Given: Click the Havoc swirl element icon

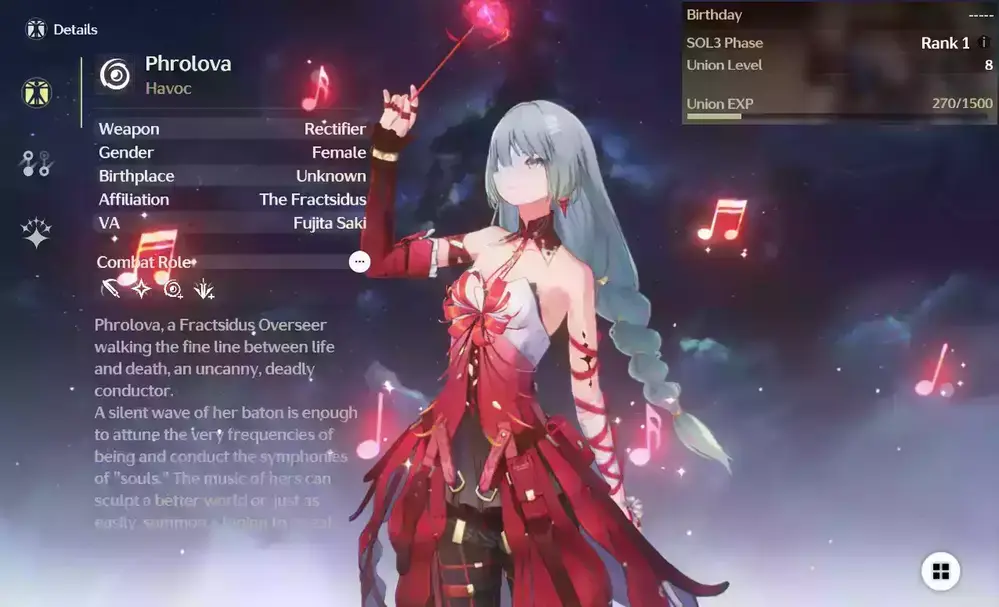Looking at the screenshot, I should coord(116,74).
